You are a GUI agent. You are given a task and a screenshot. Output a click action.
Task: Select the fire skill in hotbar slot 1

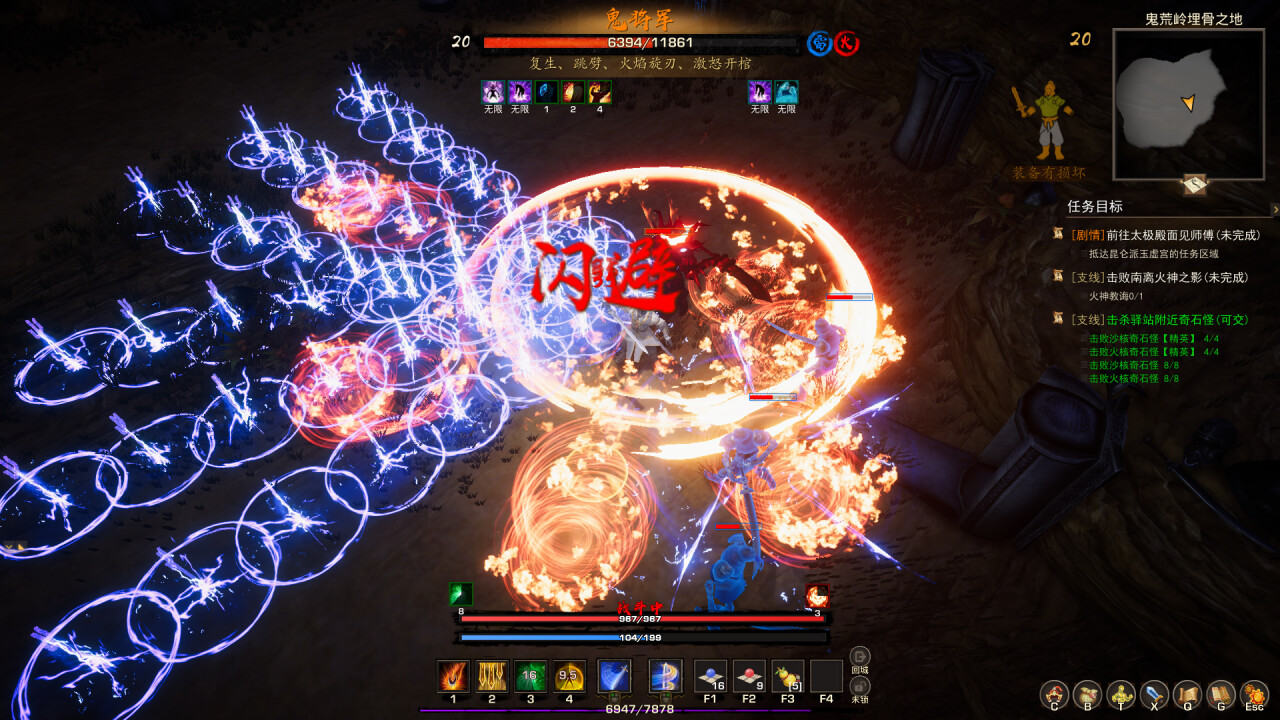451,678
